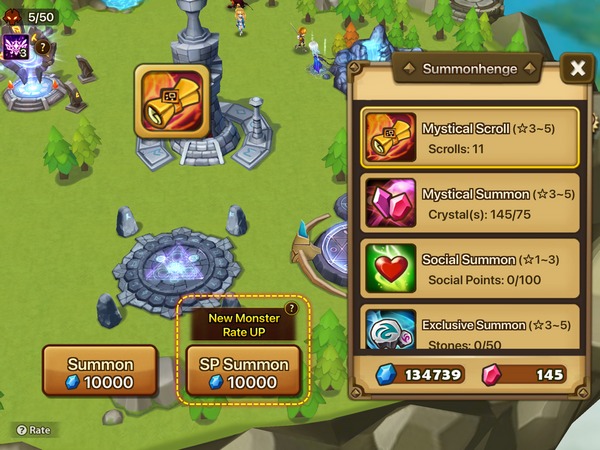600x450 pixels.
Task: Close the Summonhenge panel
Action: 577,68
